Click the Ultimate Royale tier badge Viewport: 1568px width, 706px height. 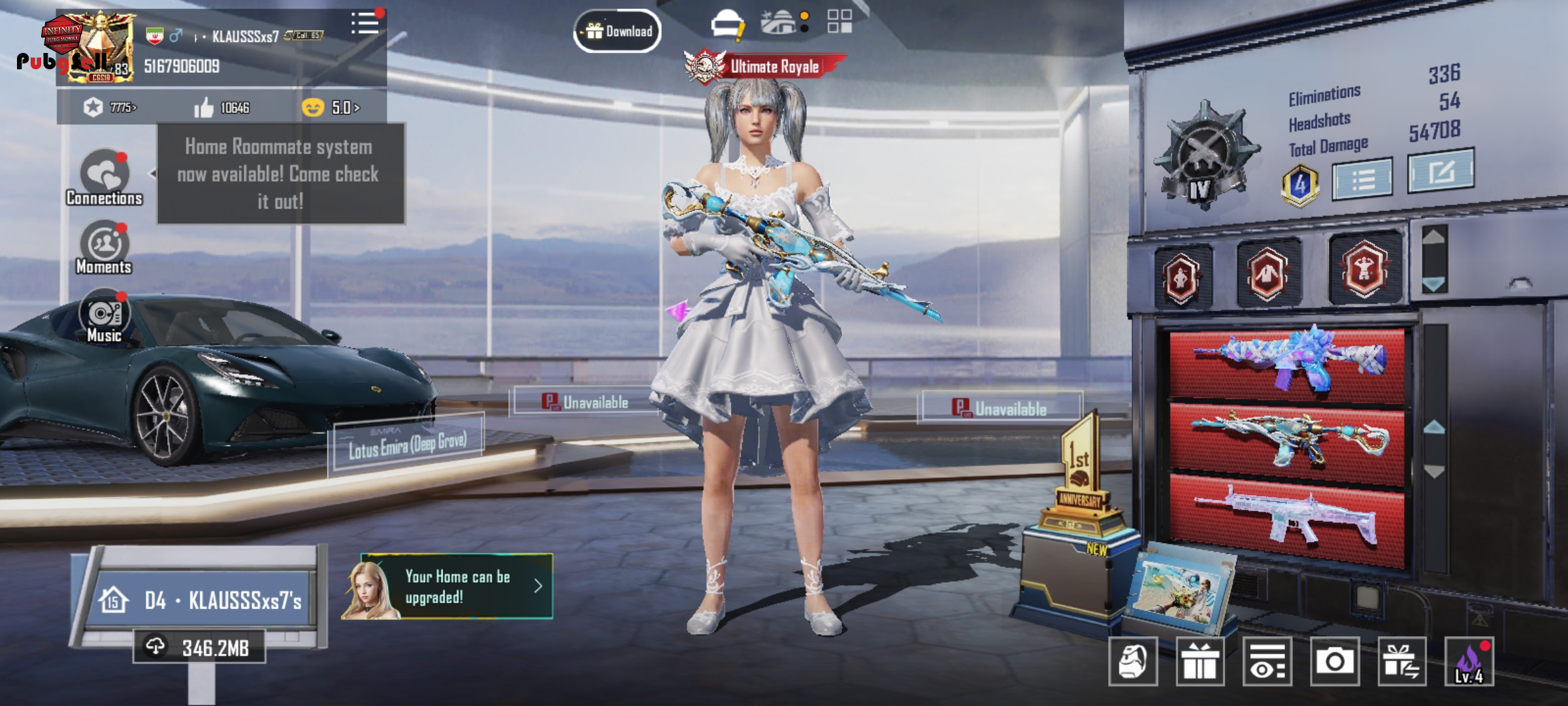pyautogui.click(x=764, y=67)
